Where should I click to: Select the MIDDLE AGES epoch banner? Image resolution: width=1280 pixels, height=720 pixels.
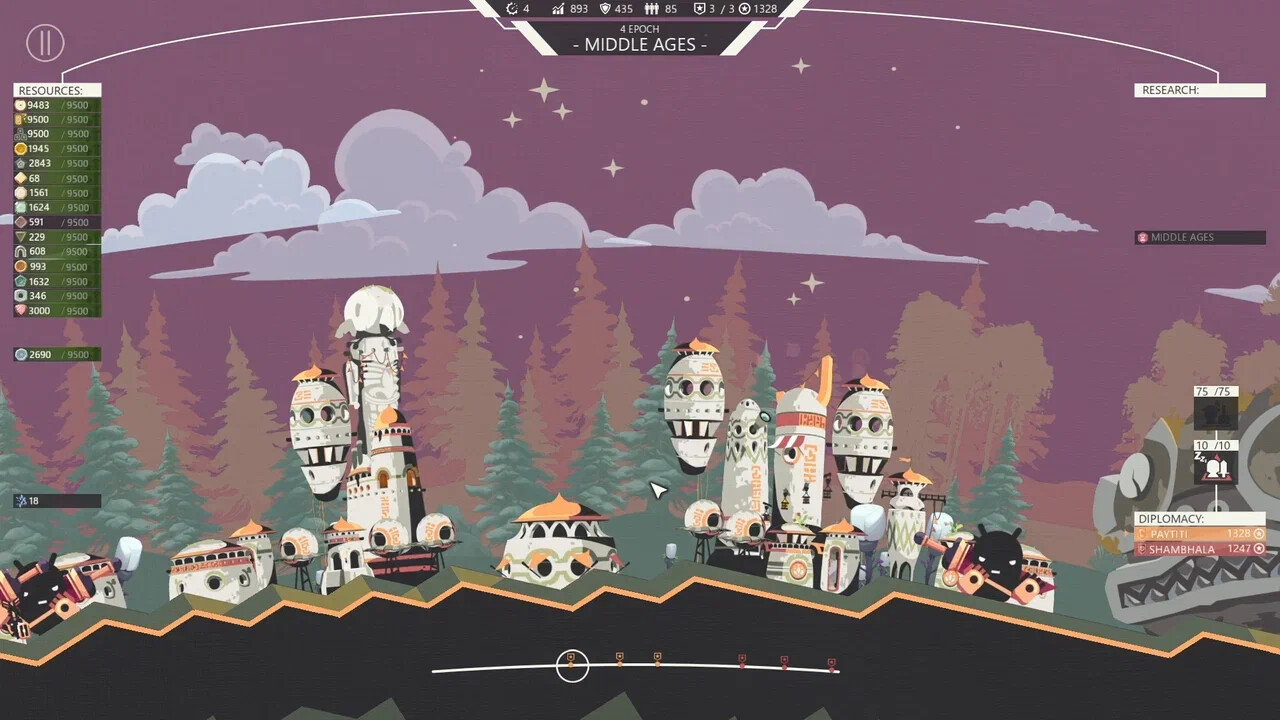639,44
